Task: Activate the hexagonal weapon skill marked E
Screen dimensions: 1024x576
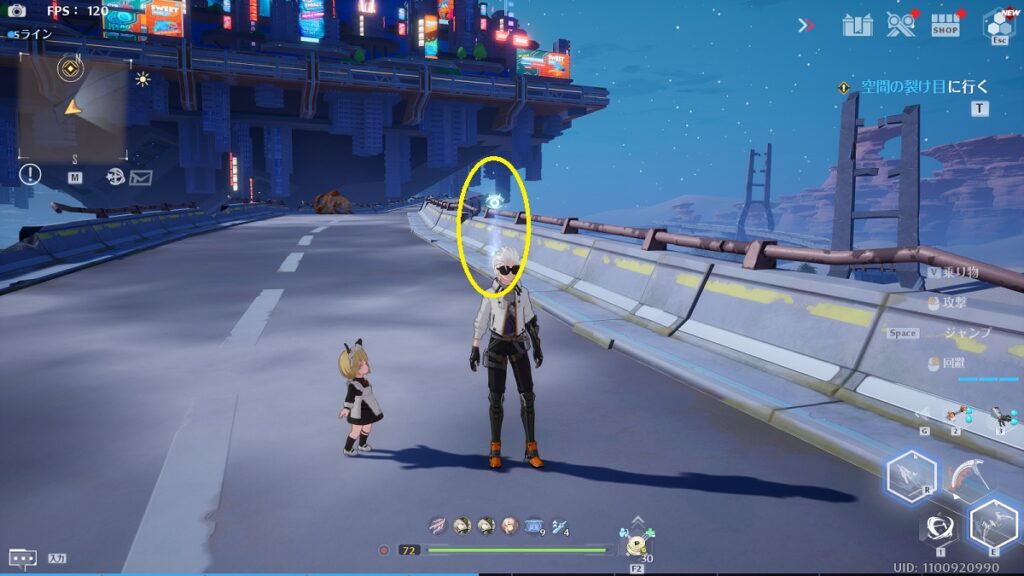Action: coord(993,524)
